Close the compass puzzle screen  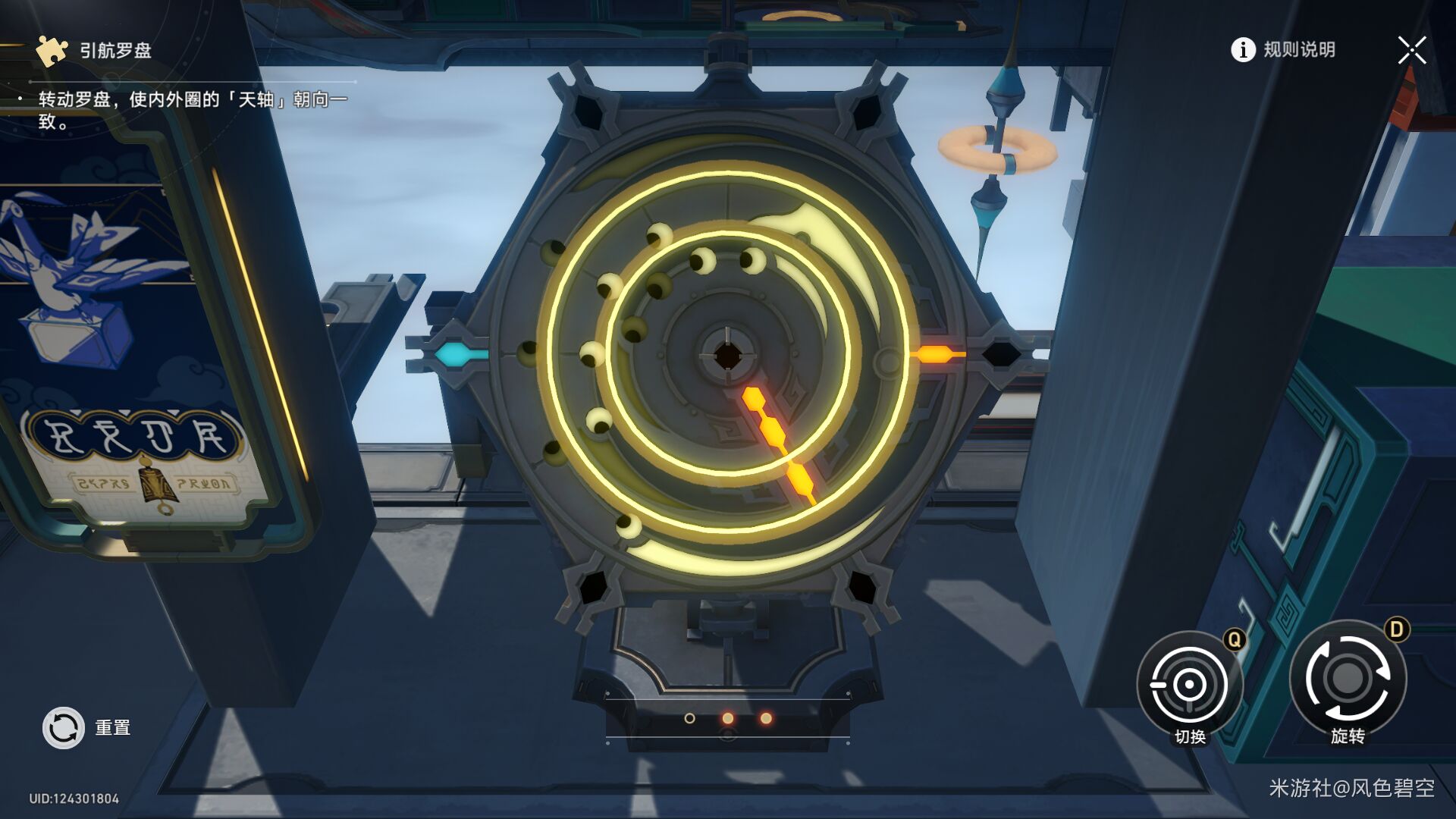click(1411, 51)
